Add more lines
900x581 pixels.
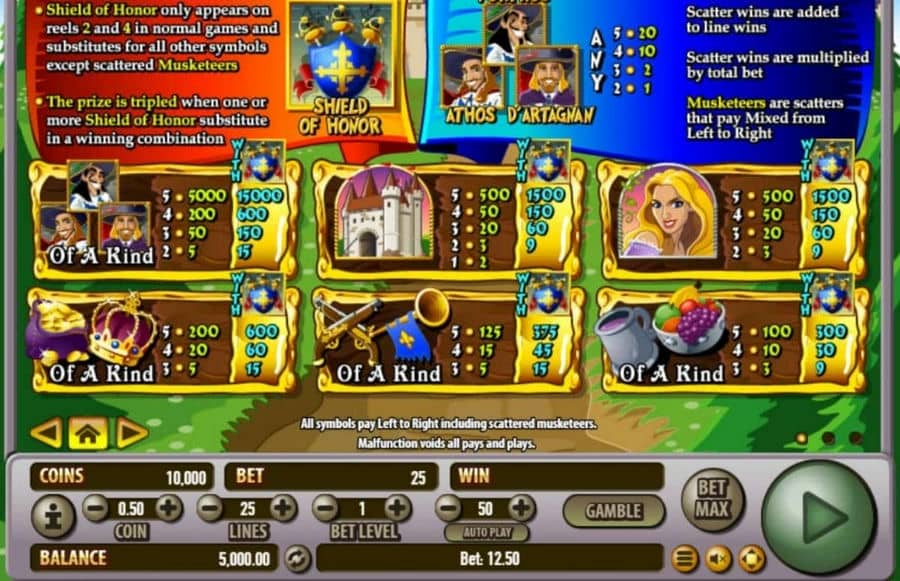click(x=283, y=507)
